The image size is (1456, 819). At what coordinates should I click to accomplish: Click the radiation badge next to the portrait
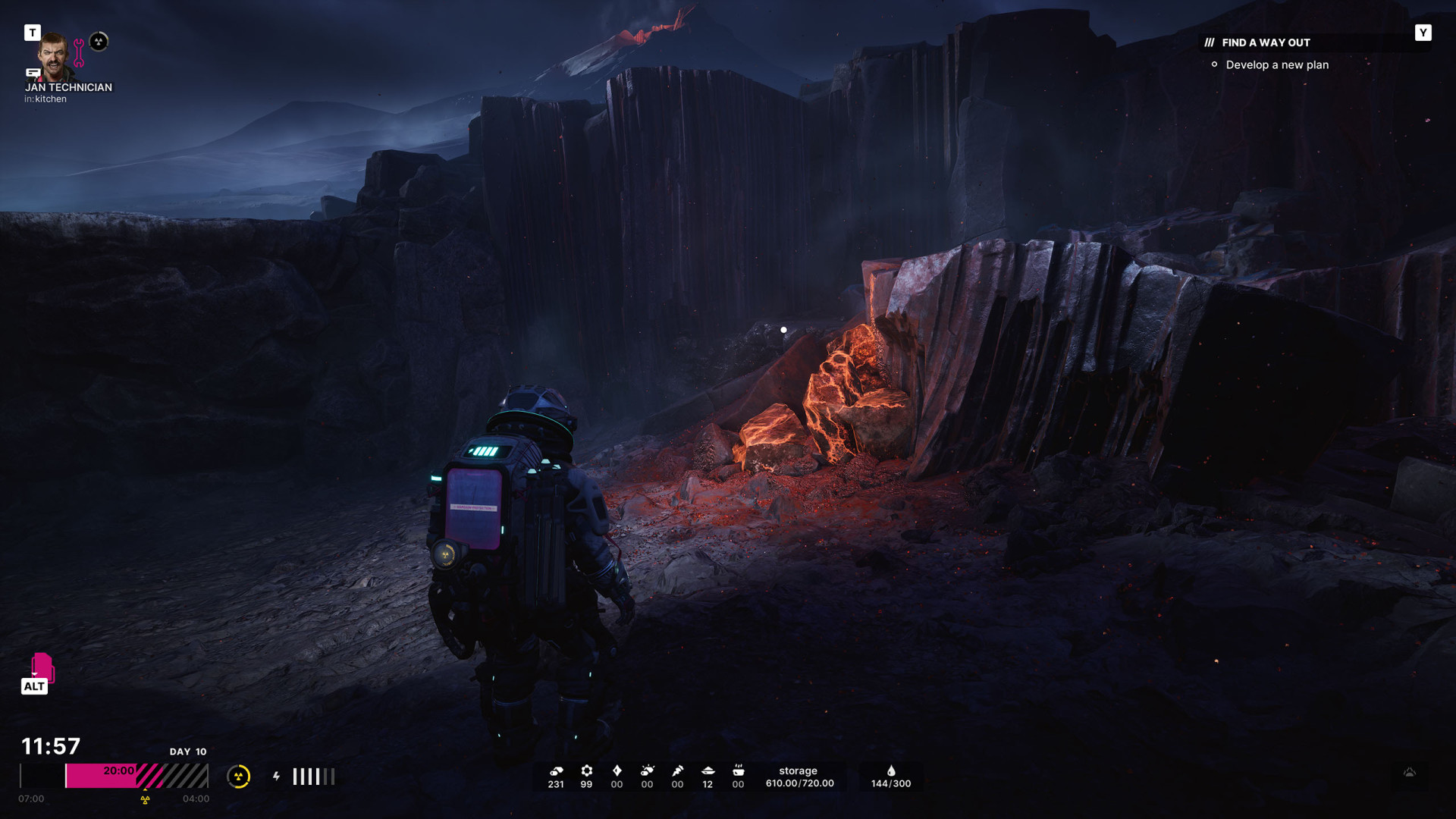(99, 42)
